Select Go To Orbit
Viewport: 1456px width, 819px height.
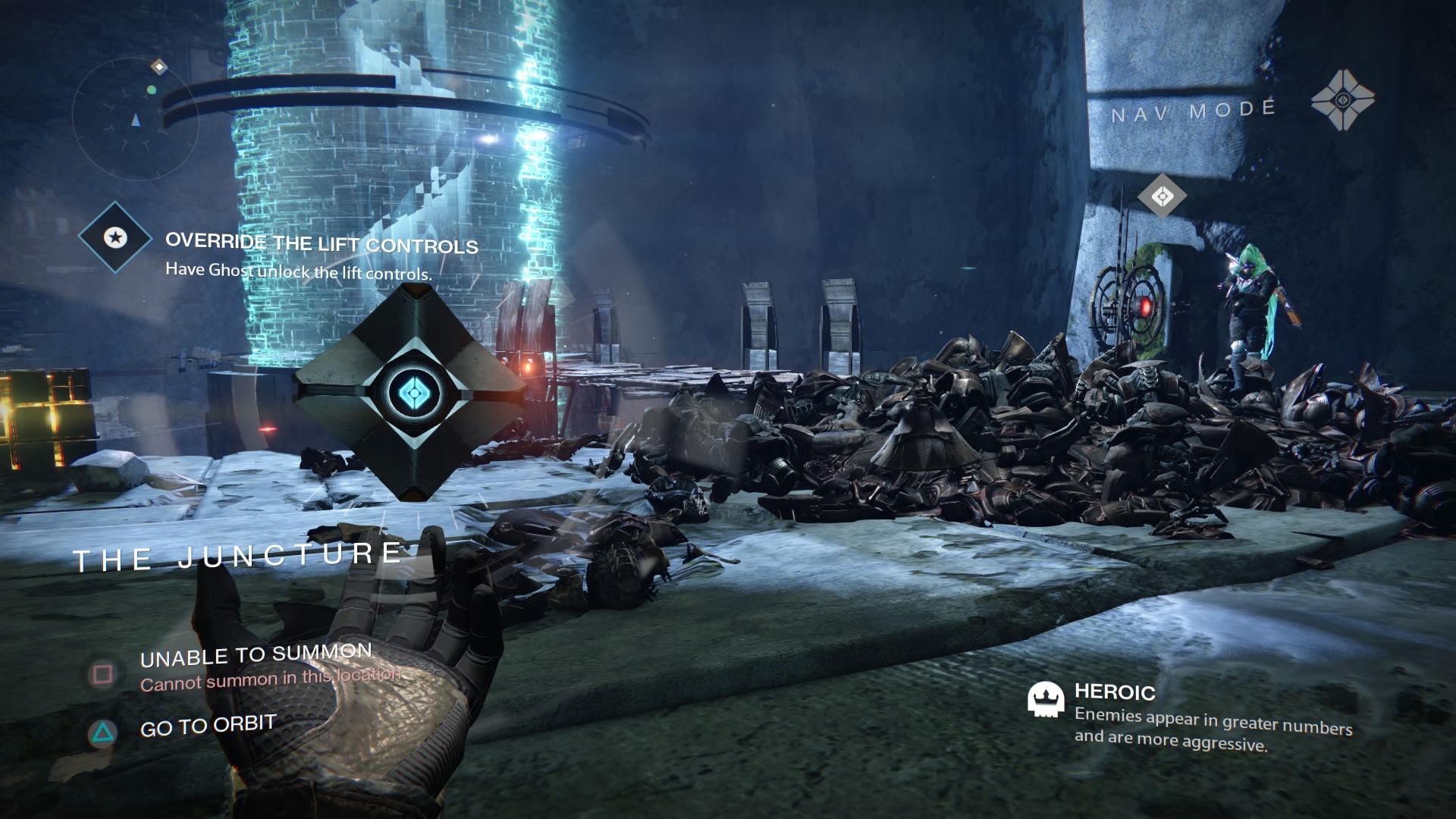coord(206,723)
